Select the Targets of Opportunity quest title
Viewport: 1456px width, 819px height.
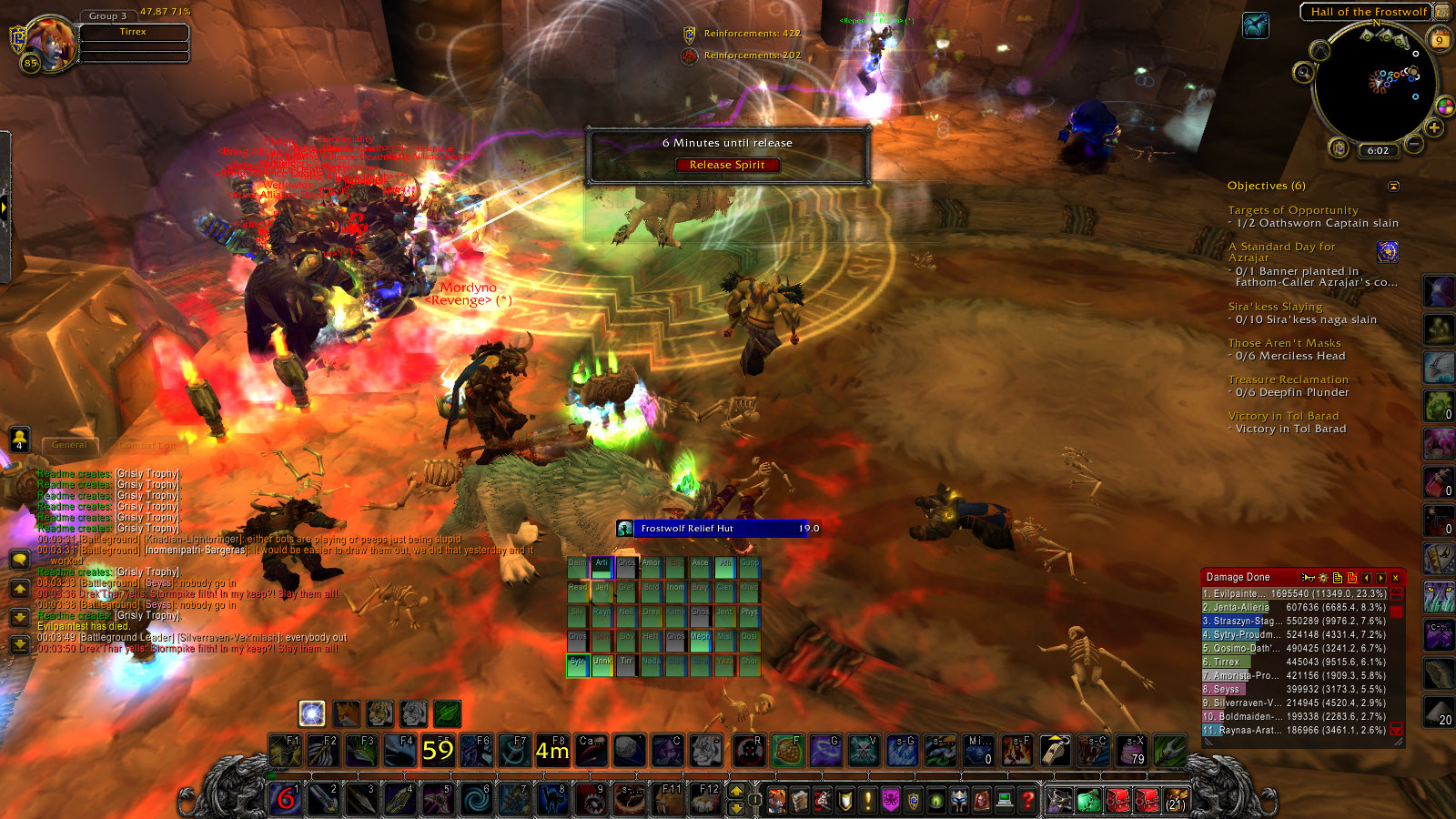pyautogui.click(x=1292, y=210)
